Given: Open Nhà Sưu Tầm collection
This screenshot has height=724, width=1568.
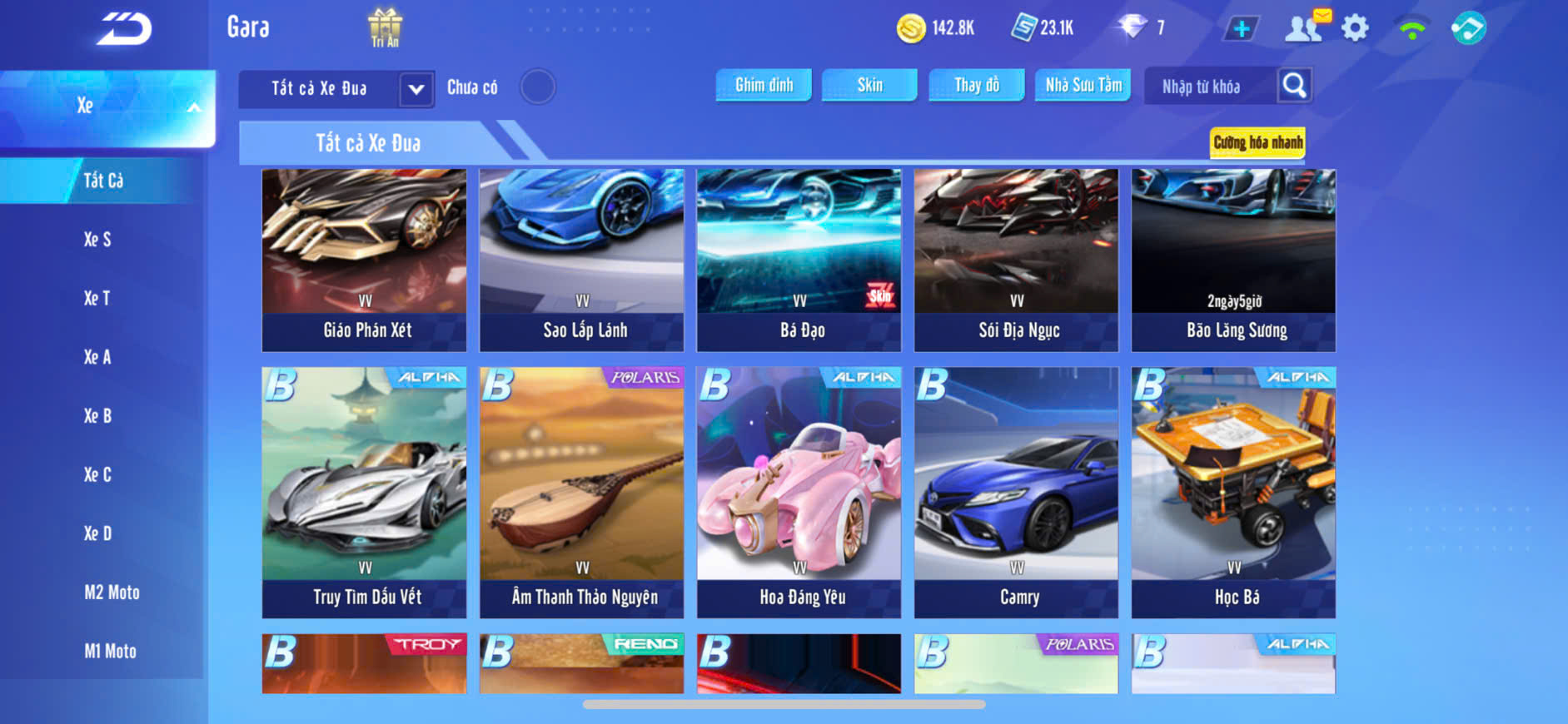Looking at the screenshot, I should coord(1083,85).
